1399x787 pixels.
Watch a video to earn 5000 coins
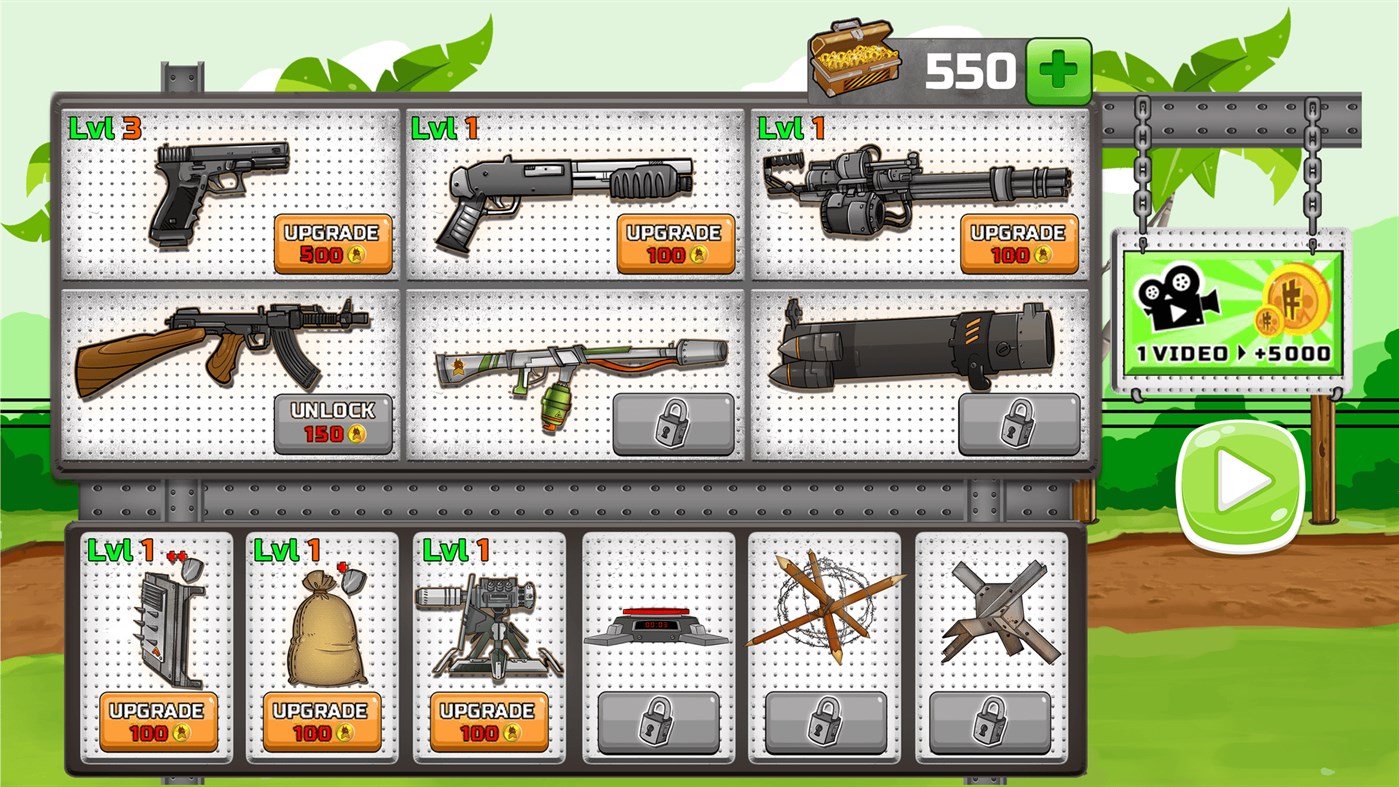point(1232,310)
